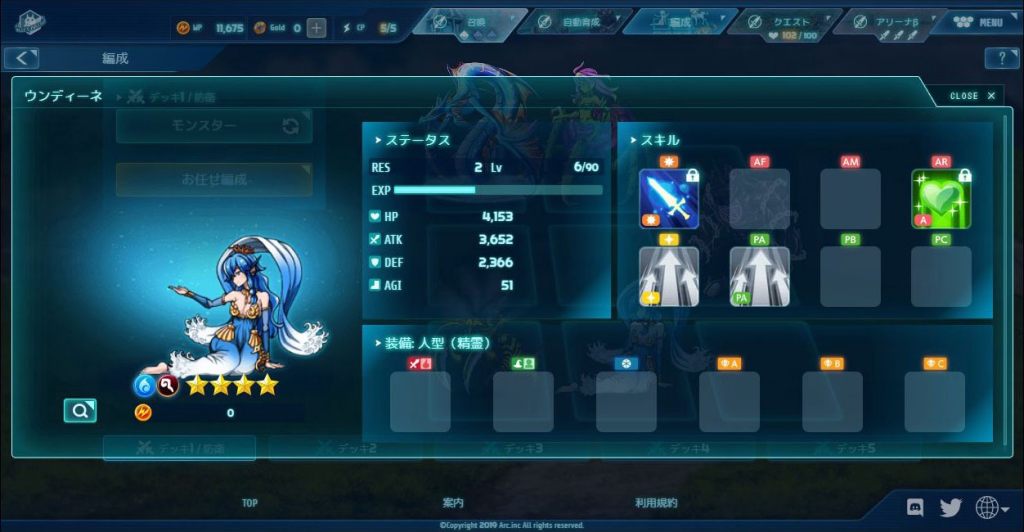Open the Twitter link icon
1024x532 pixels.
pos(950,507)
